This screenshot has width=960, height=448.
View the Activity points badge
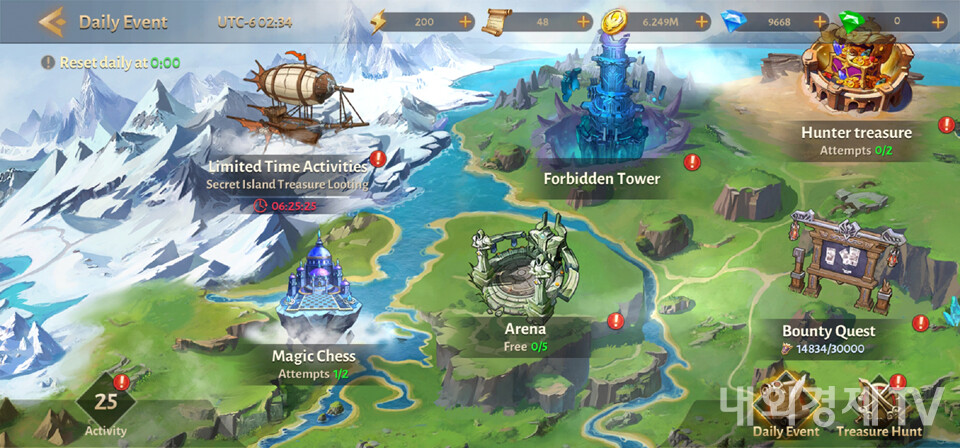(x=106, y=405)
